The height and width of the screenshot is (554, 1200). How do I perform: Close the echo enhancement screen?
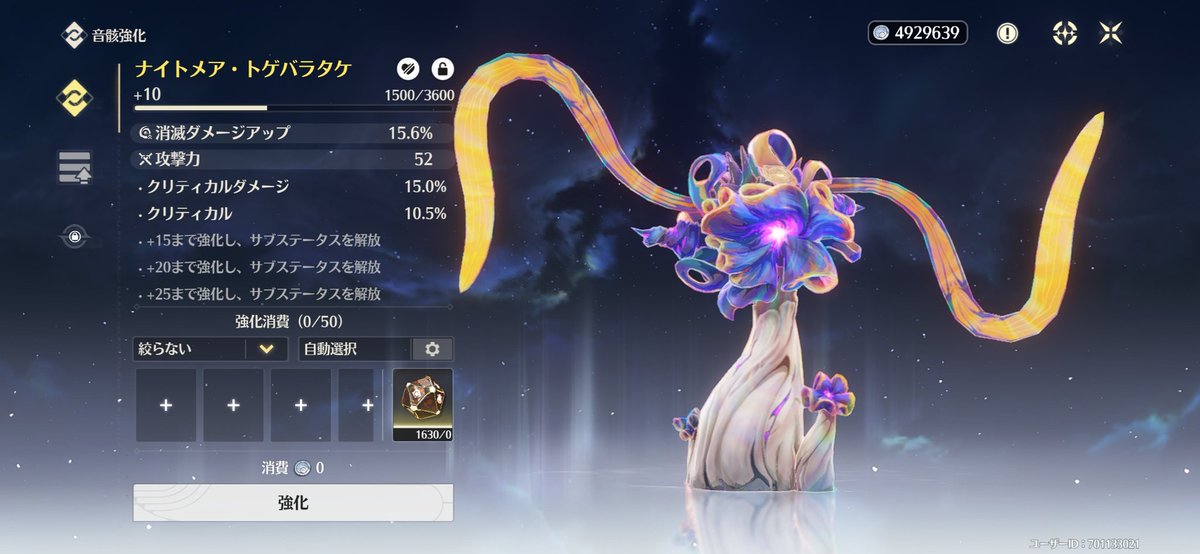click(x=1111, y=33)
